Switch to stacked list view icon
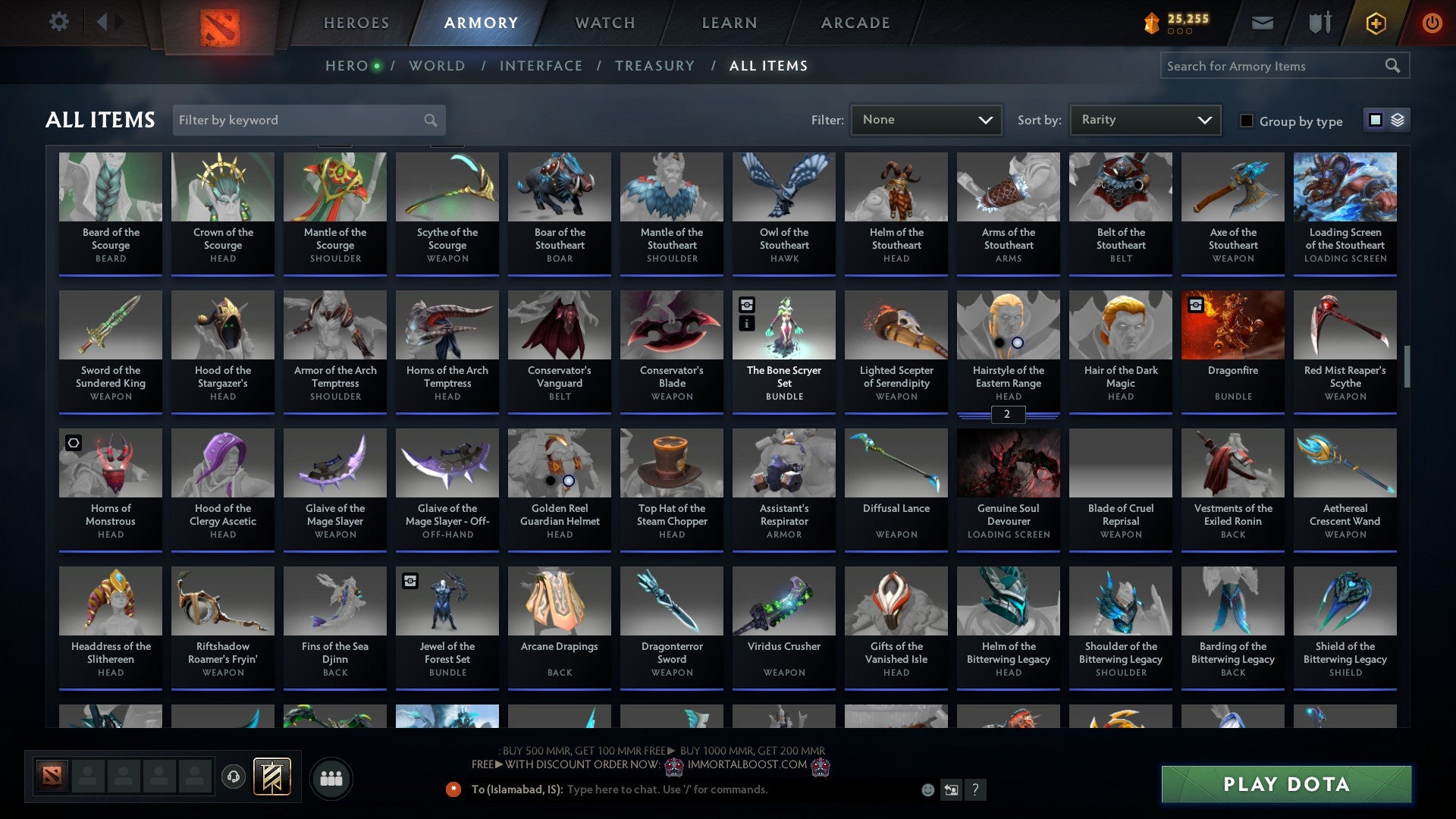1456x819 pixels. tap(1398, 120)
